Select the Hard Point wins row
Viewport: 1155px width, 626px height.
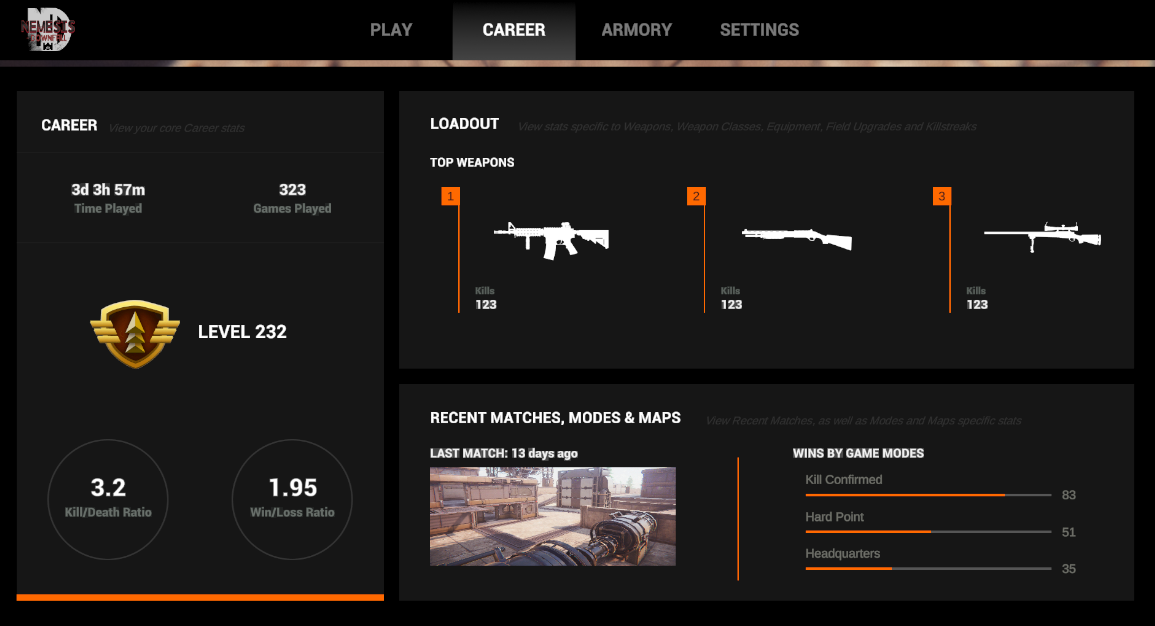tap(928, 524)
